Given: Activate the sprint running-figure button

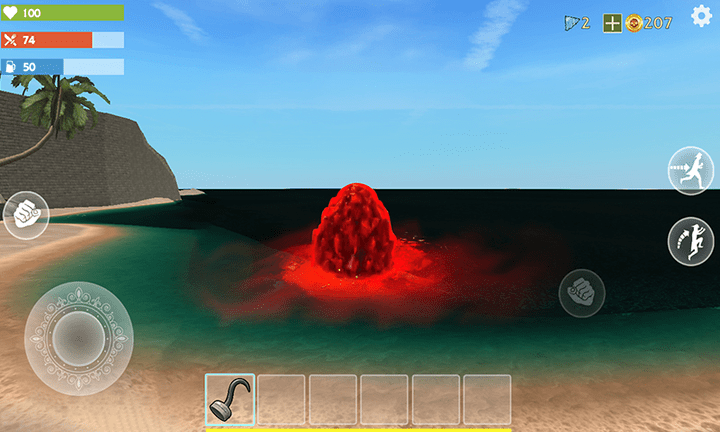Looking at the screenshot, I should [x=692, y=170].
